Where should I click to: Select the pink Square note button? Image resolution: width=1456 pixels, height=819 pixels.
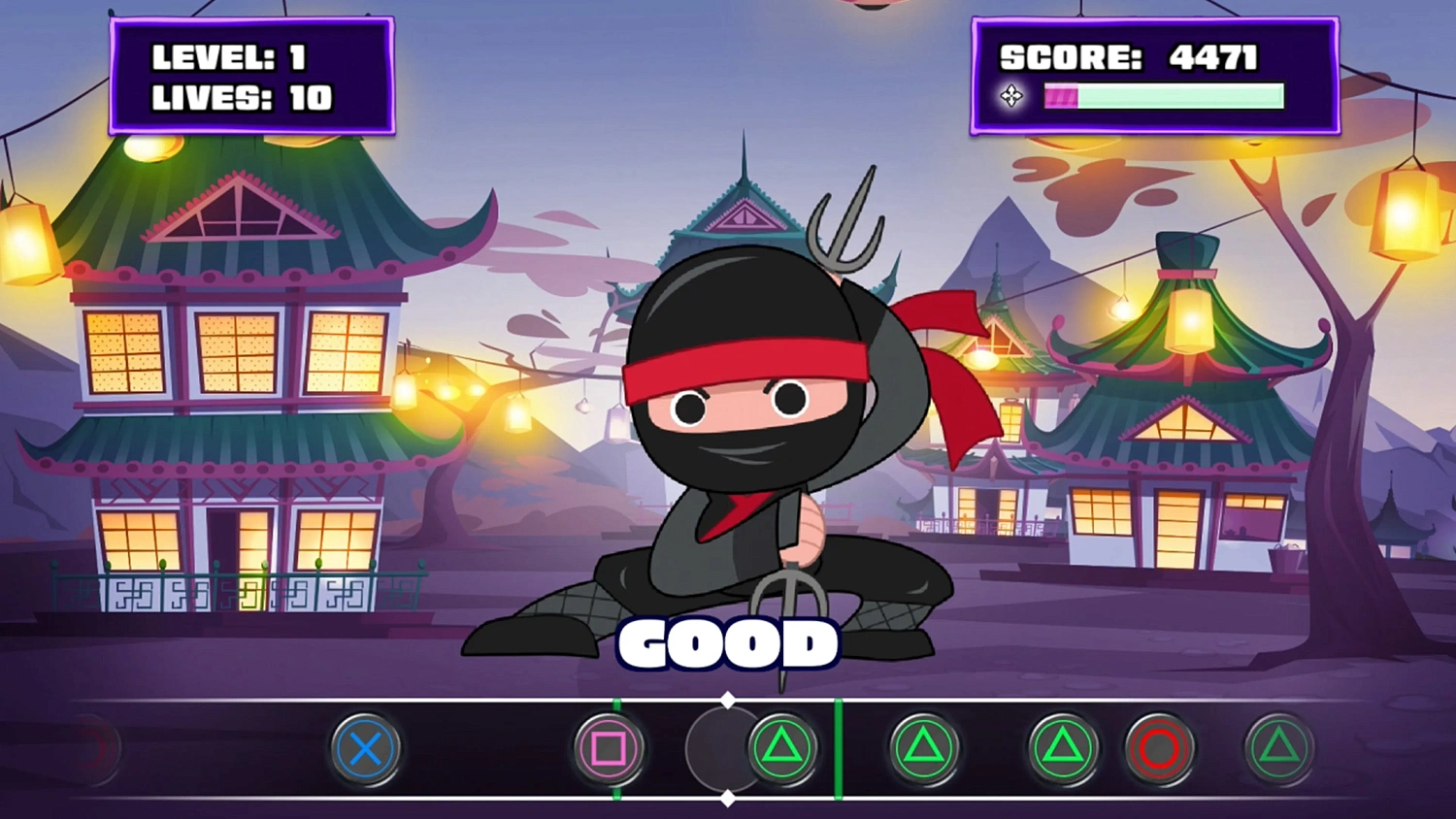[x=612, y=749]
